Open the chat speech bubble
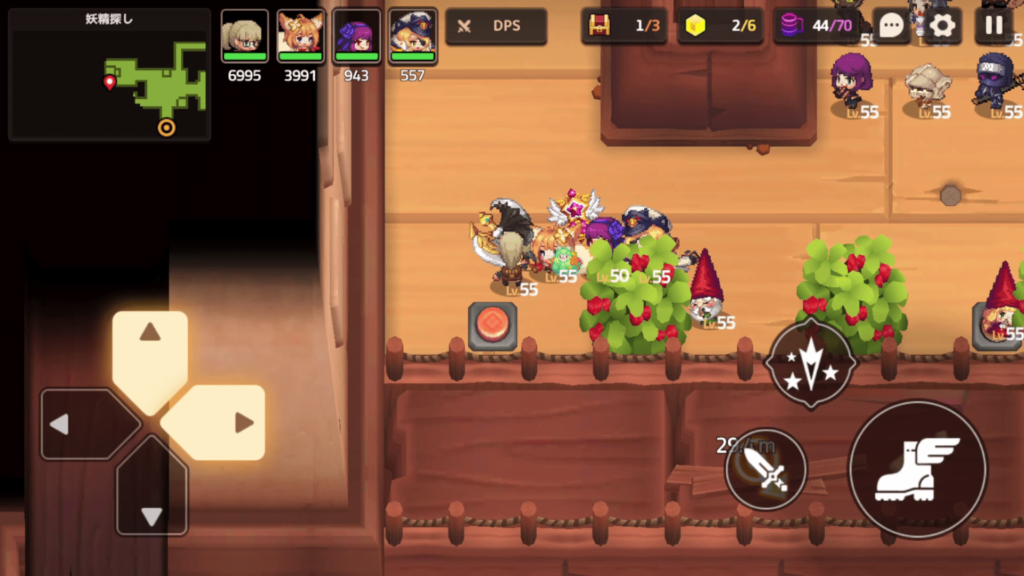This screenshot has width=1024, height=576. click(x=891, y=27)
